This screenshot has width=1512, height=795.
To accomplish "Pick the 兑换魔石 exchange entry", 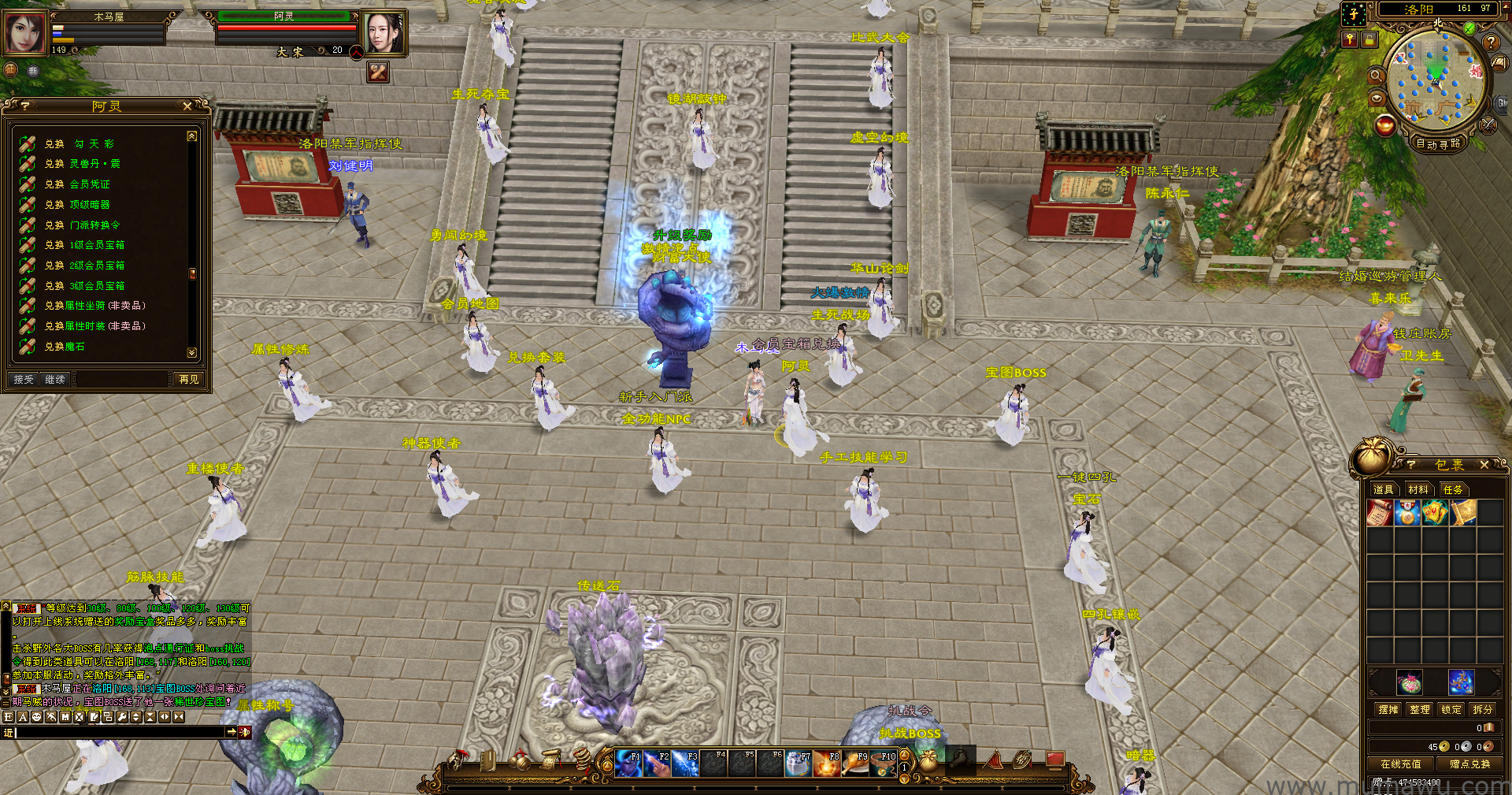I will pos(65,347).
